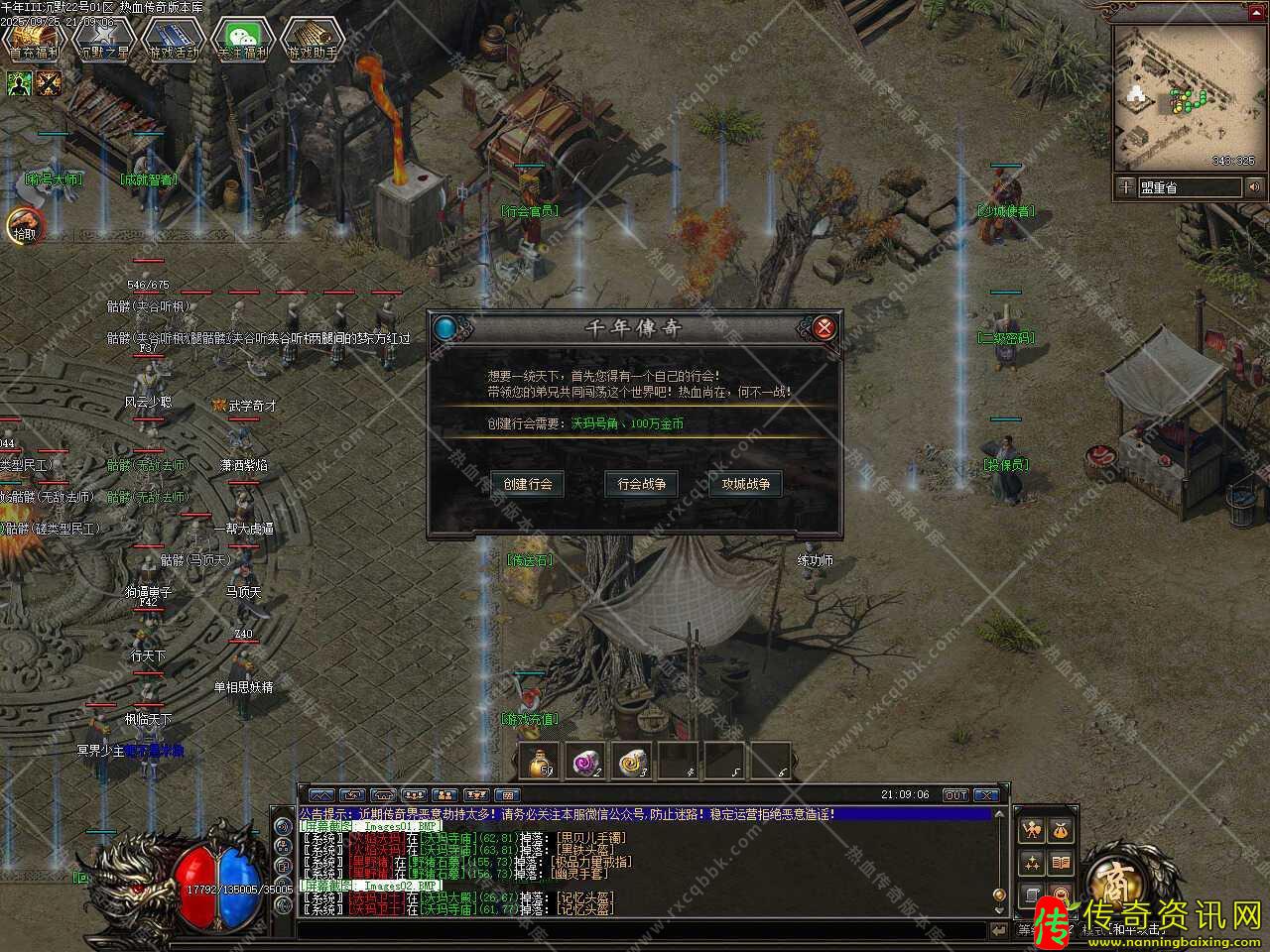Open the 沉默之星 icon
This screenshot has width=1270, height=952.
click(104, 40)
